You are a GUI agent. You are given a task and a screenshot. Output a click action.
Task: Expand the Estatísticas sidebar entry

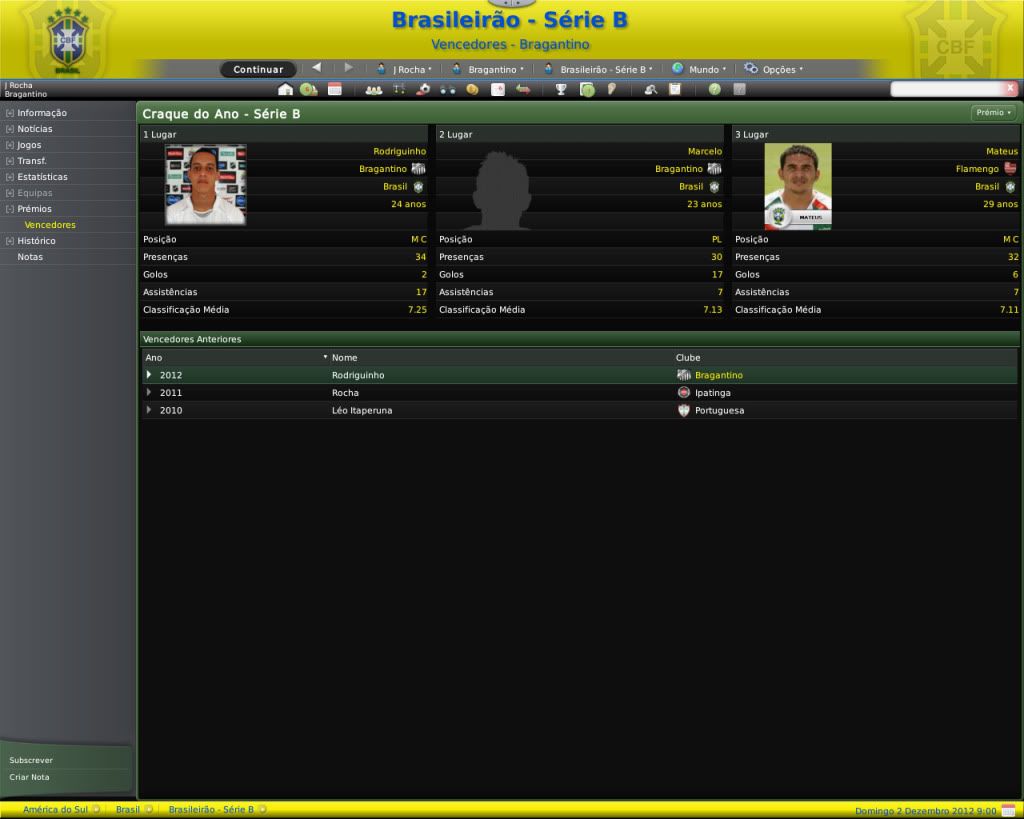[x=42, y=177]
